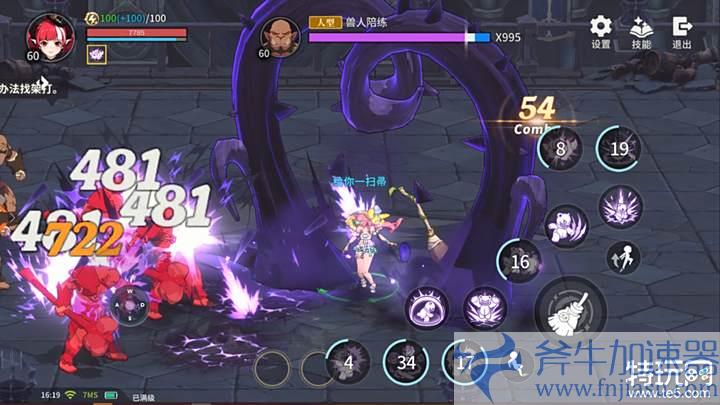
Task: Use the skill on 34-second cooldown
Action: [x=406, y=362]
